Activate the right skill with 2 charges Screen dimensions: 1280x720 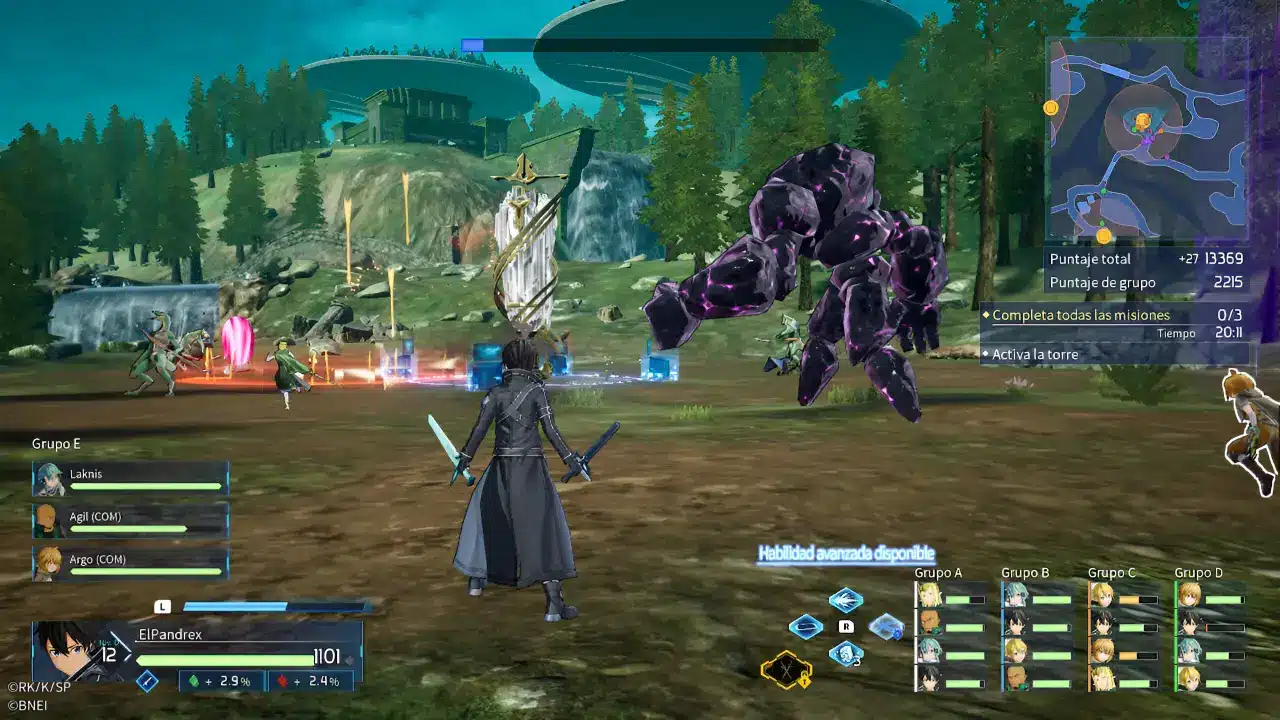point(885,628)
